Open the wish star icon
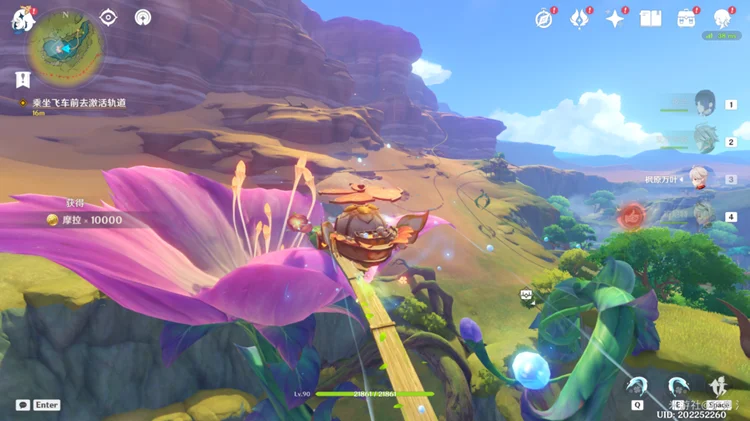The image size is (750, 421). pos(615,18)
